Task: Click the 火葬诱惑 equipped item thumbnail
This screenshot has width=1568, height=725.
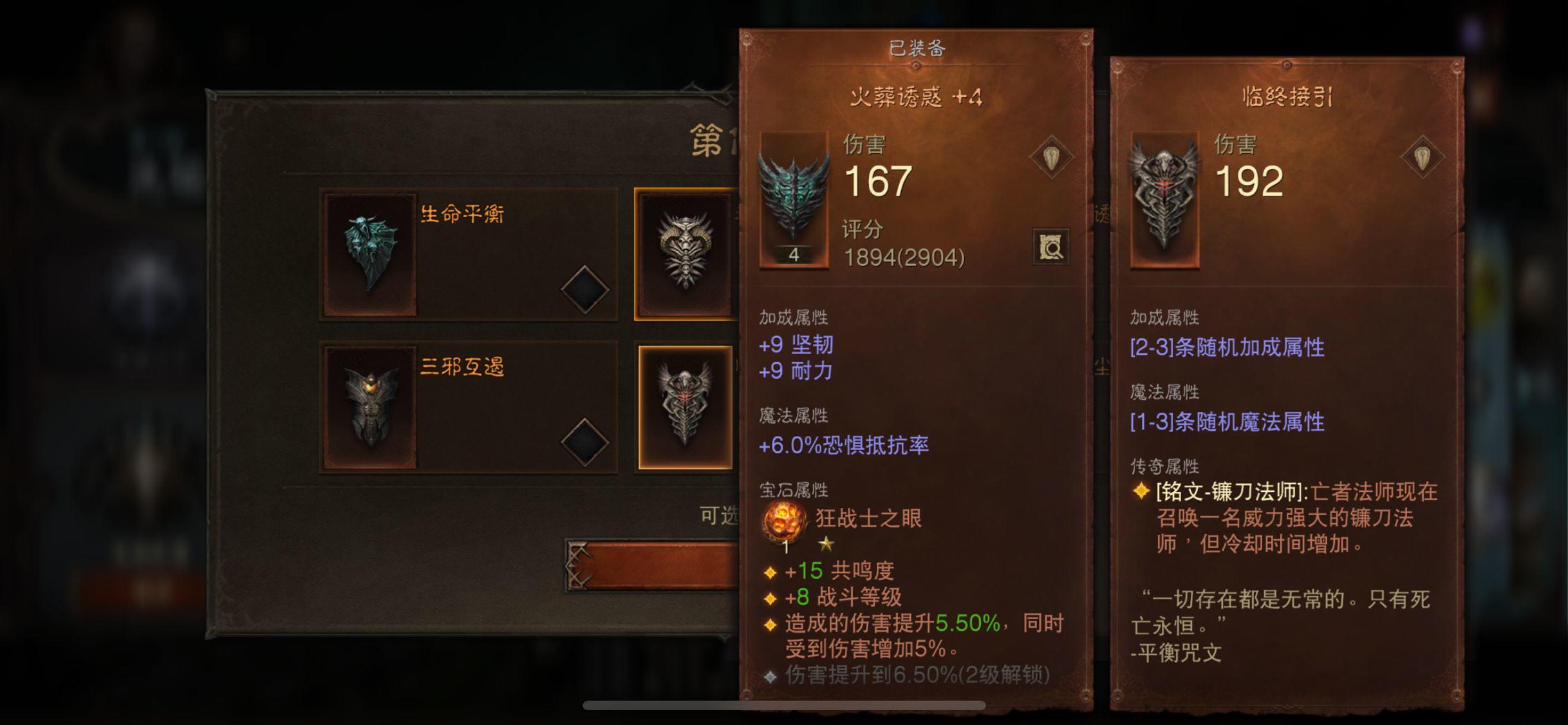Action: coord(794,200)
